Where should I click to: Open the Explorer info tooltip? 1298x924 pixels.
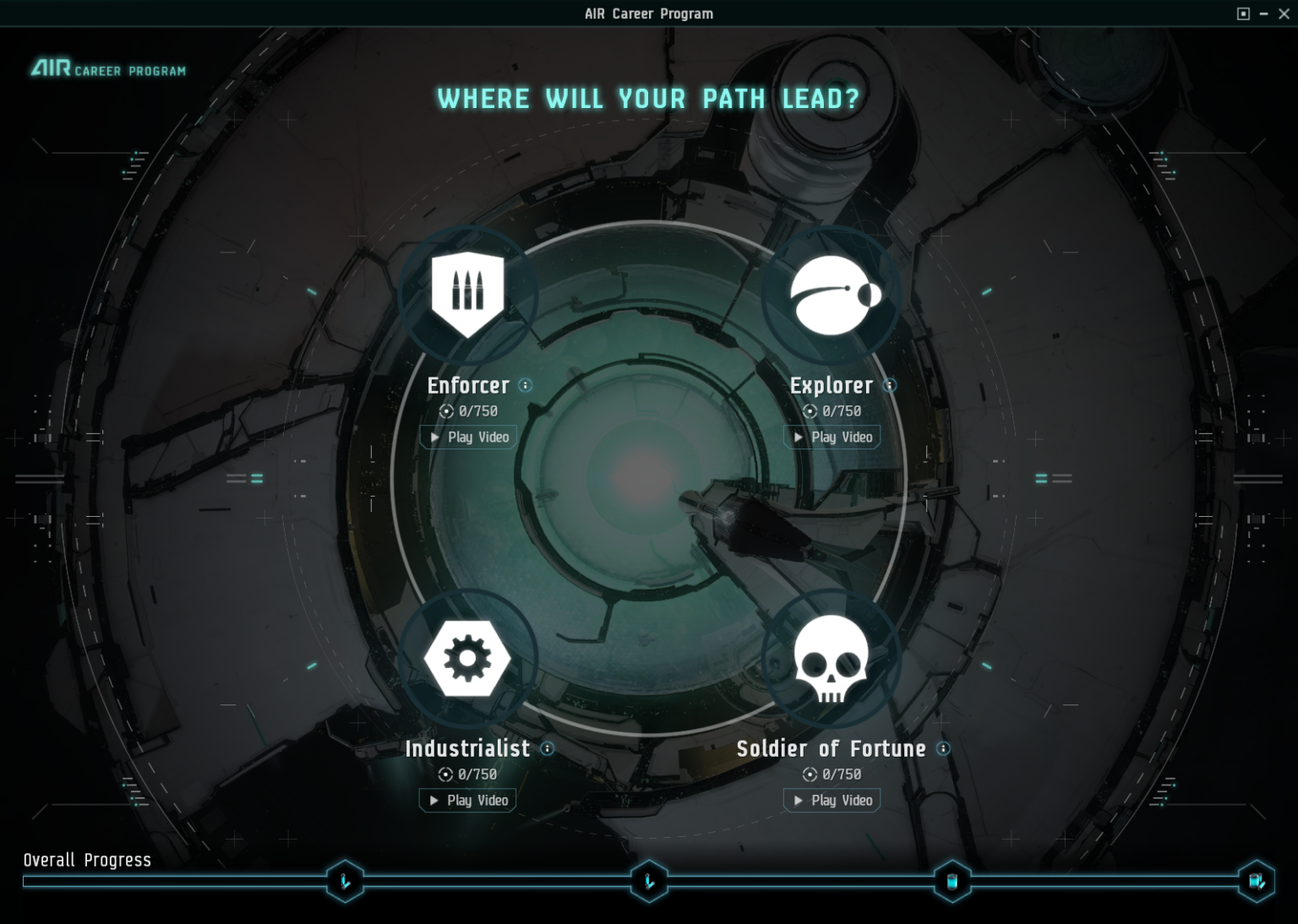point(889,385)
